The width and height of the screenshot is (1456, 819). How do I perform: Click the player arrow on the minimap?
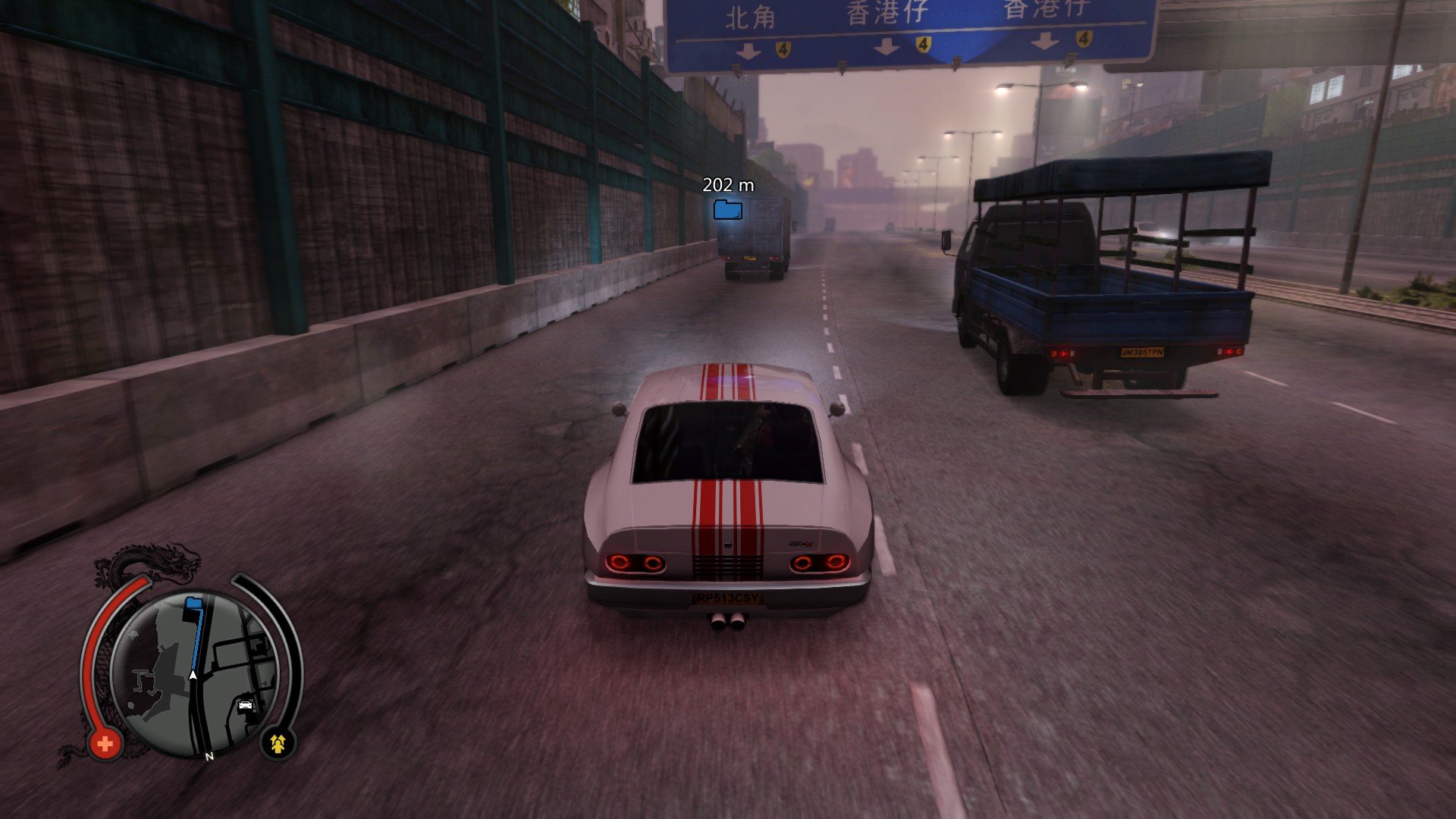coord(193,674)
